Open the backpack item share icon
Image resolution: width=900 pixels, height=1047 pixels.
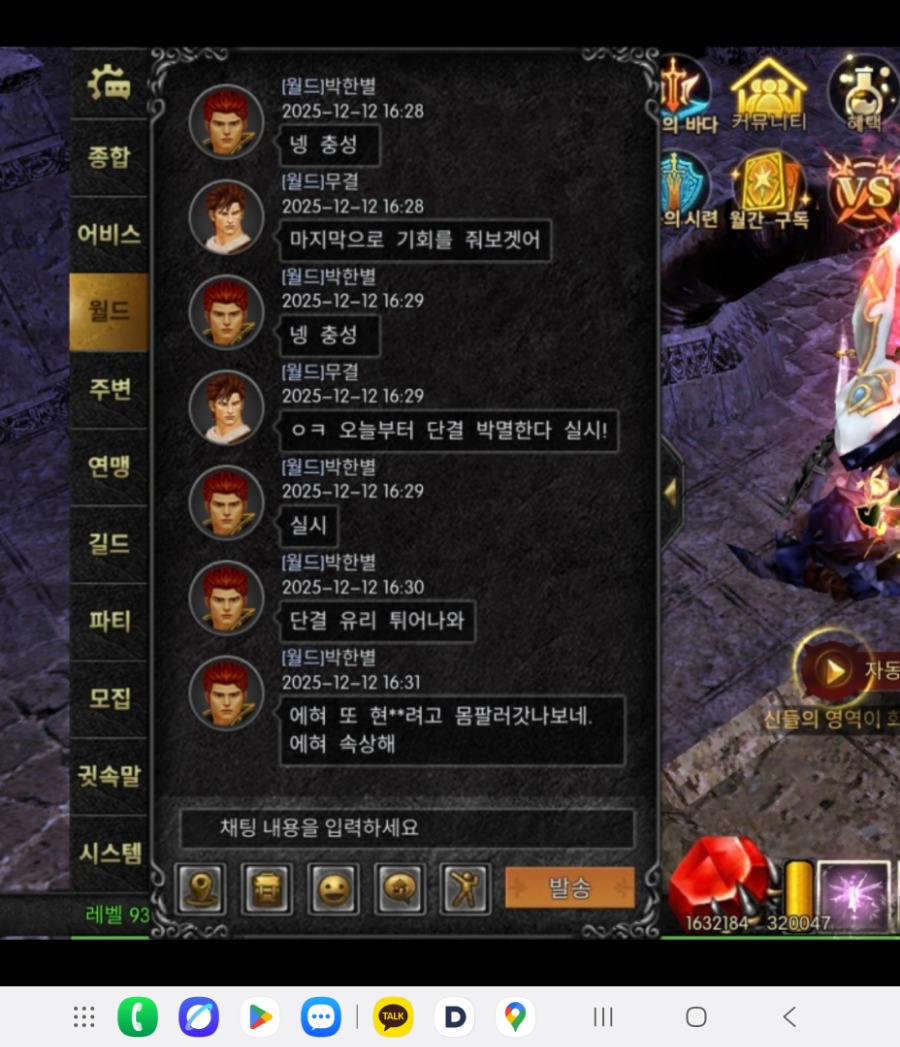pyautogui.click(x=267, y=888)
